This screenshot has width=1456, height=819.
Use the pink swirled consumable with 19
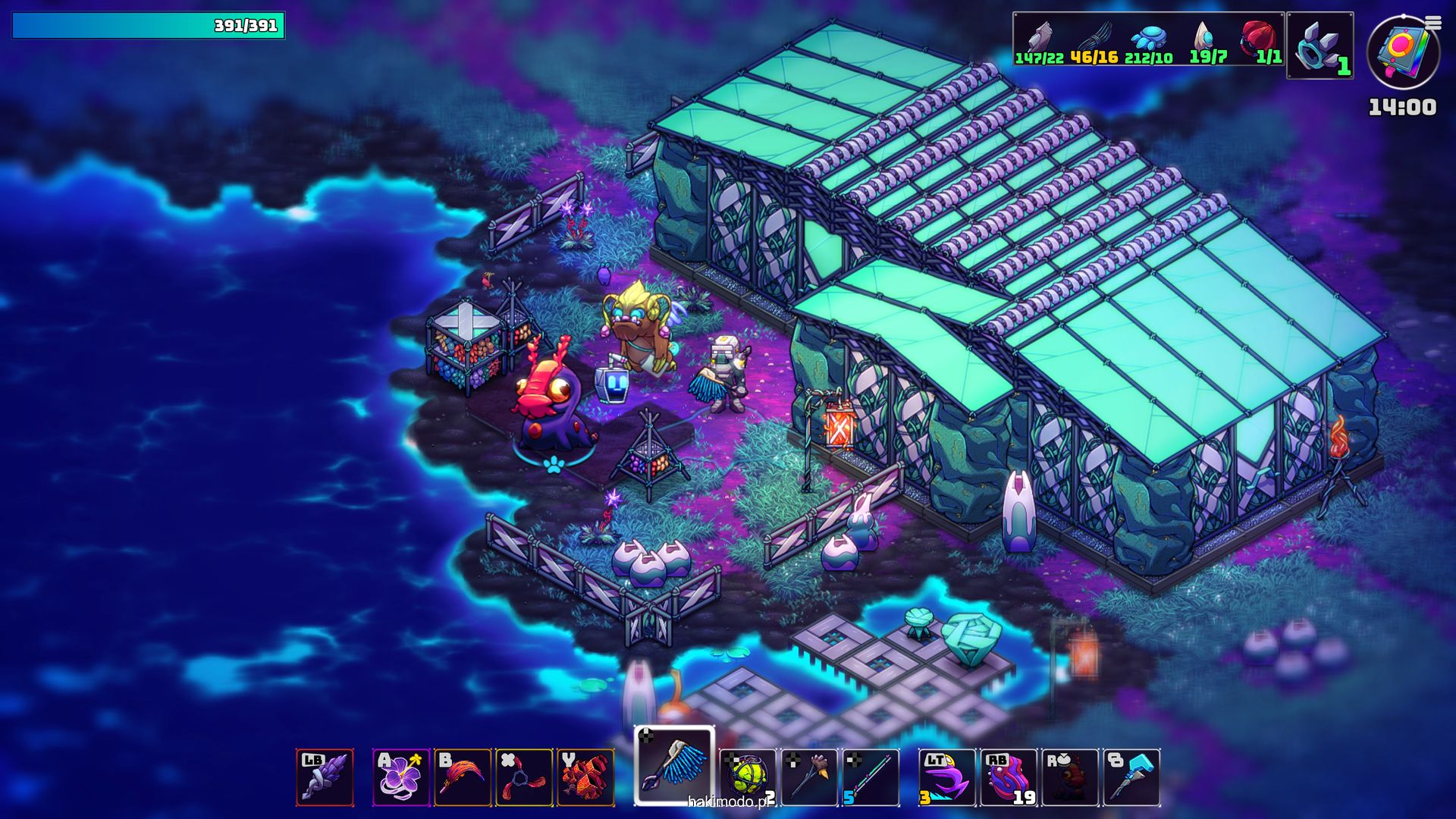point(1009,777)
